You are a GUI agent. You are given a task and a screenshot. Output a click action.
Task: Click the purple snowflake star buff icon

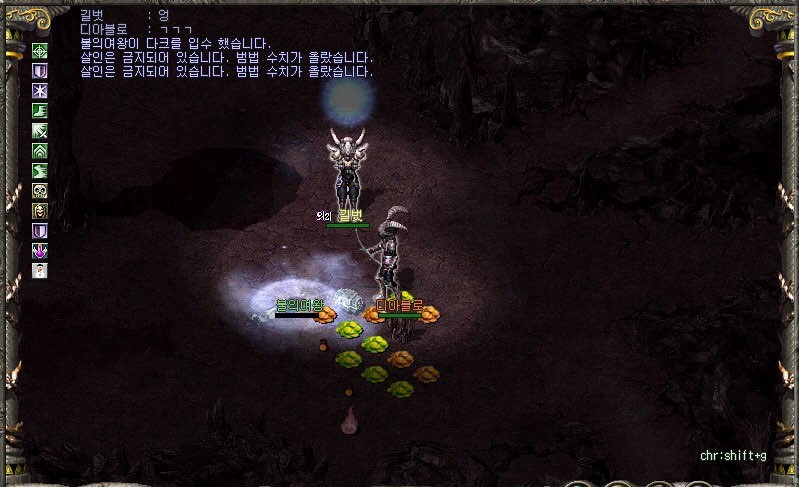pyautogui.click(x=41, y=91)
